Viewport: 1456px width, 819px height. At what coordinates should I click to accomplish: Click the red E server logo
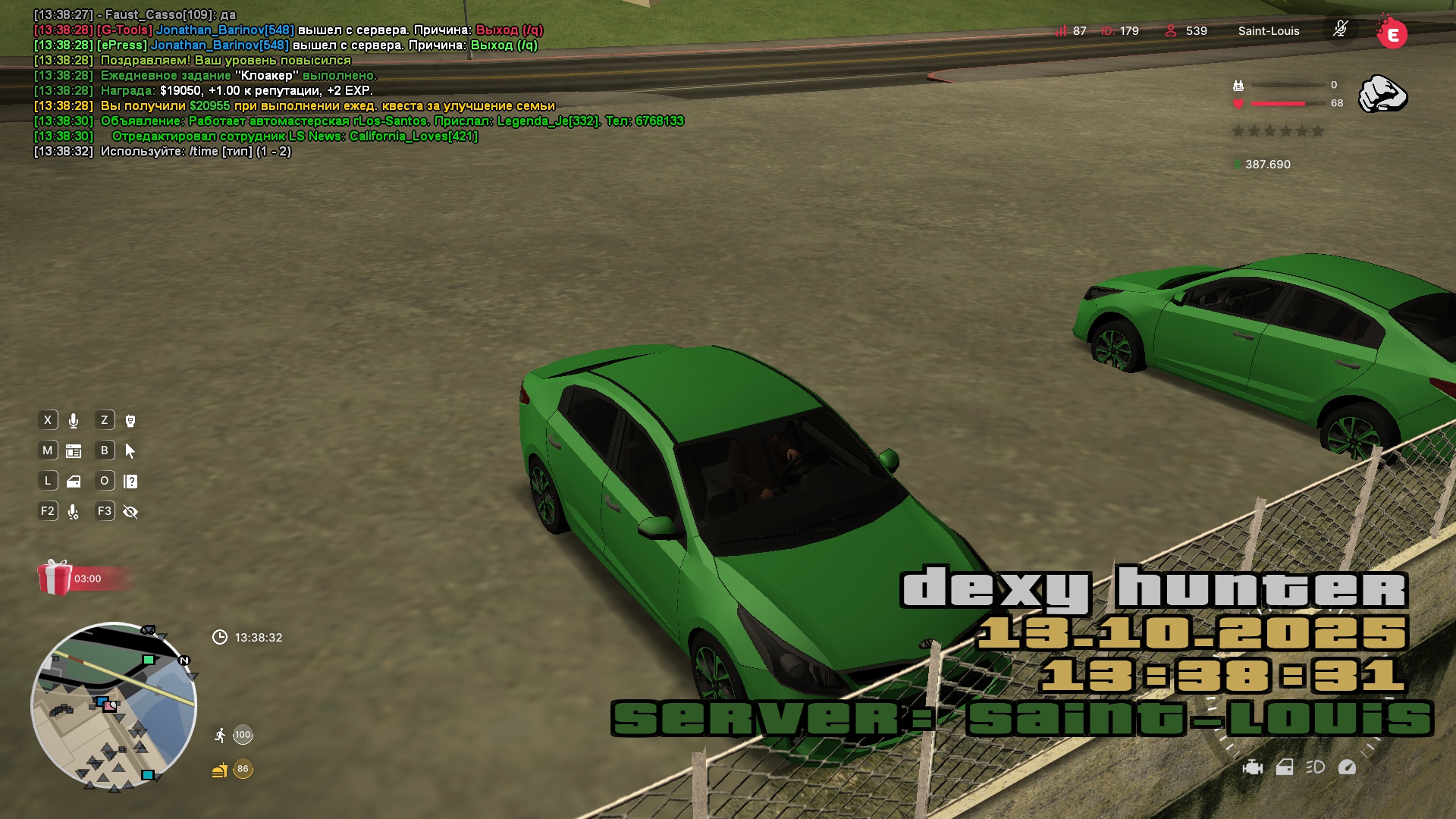click(1392, 33)
